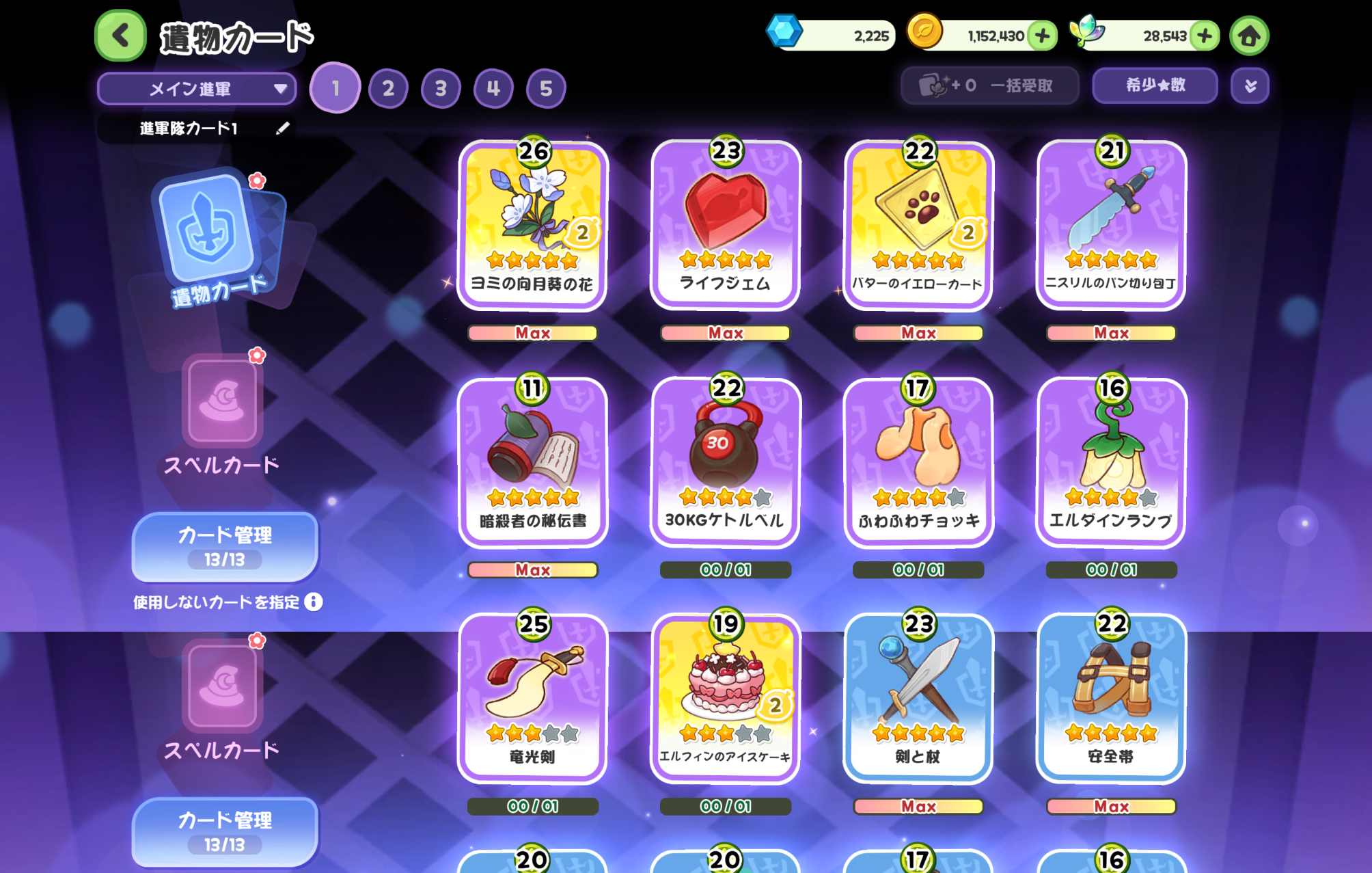Select the 暗殺者の秘伝書 card
Screen dimensions: 1372x873
532,463
